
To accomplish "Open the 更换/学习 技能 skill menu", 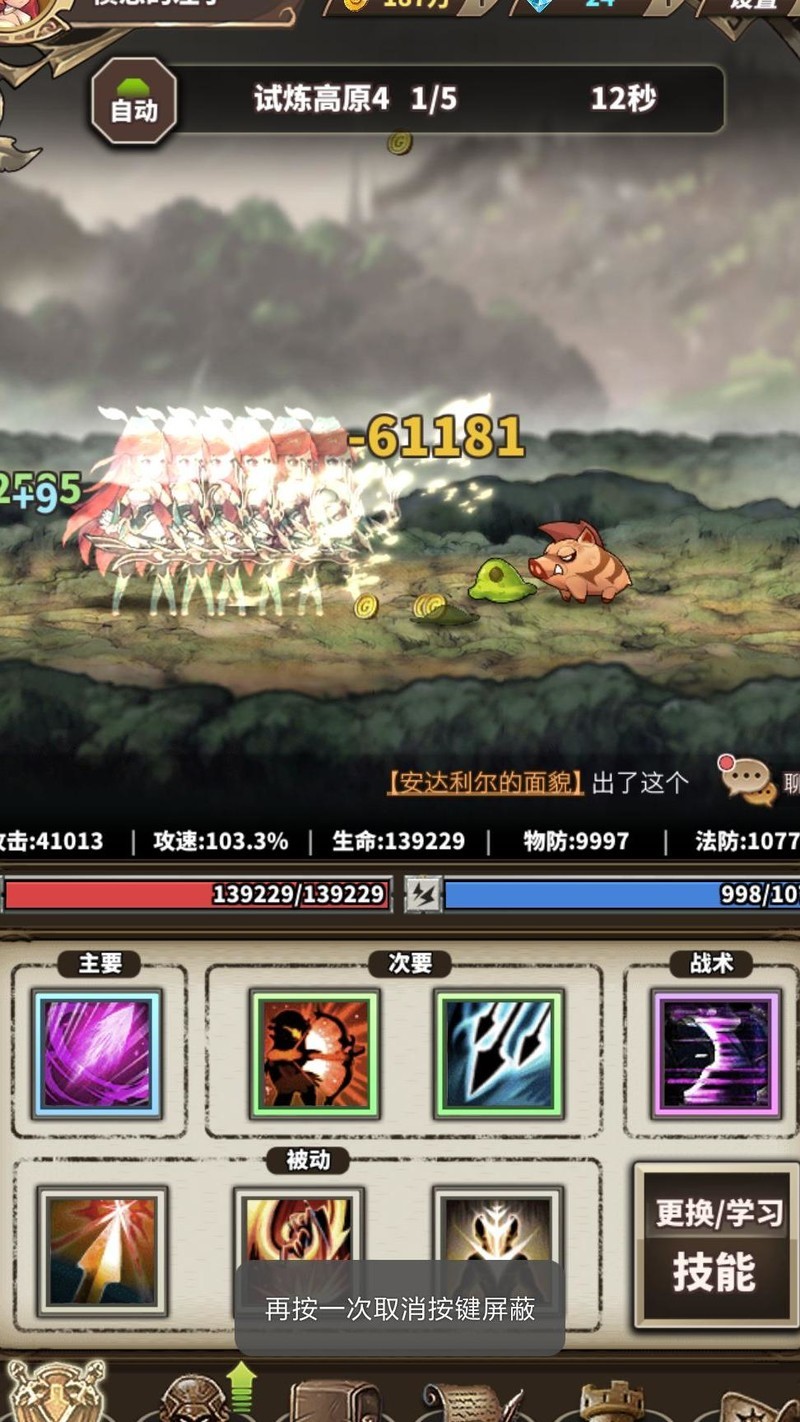I will 714,1244.
